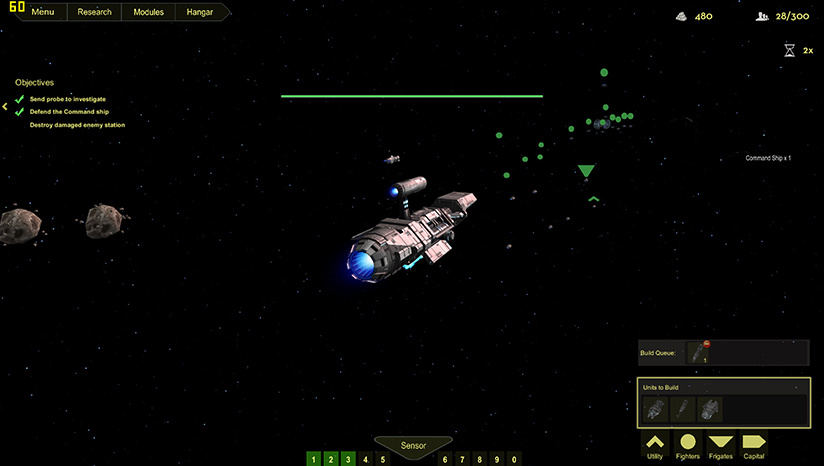Screen dimensions: 824x466
Task: Select control group 0
Action: click(514, 459)
